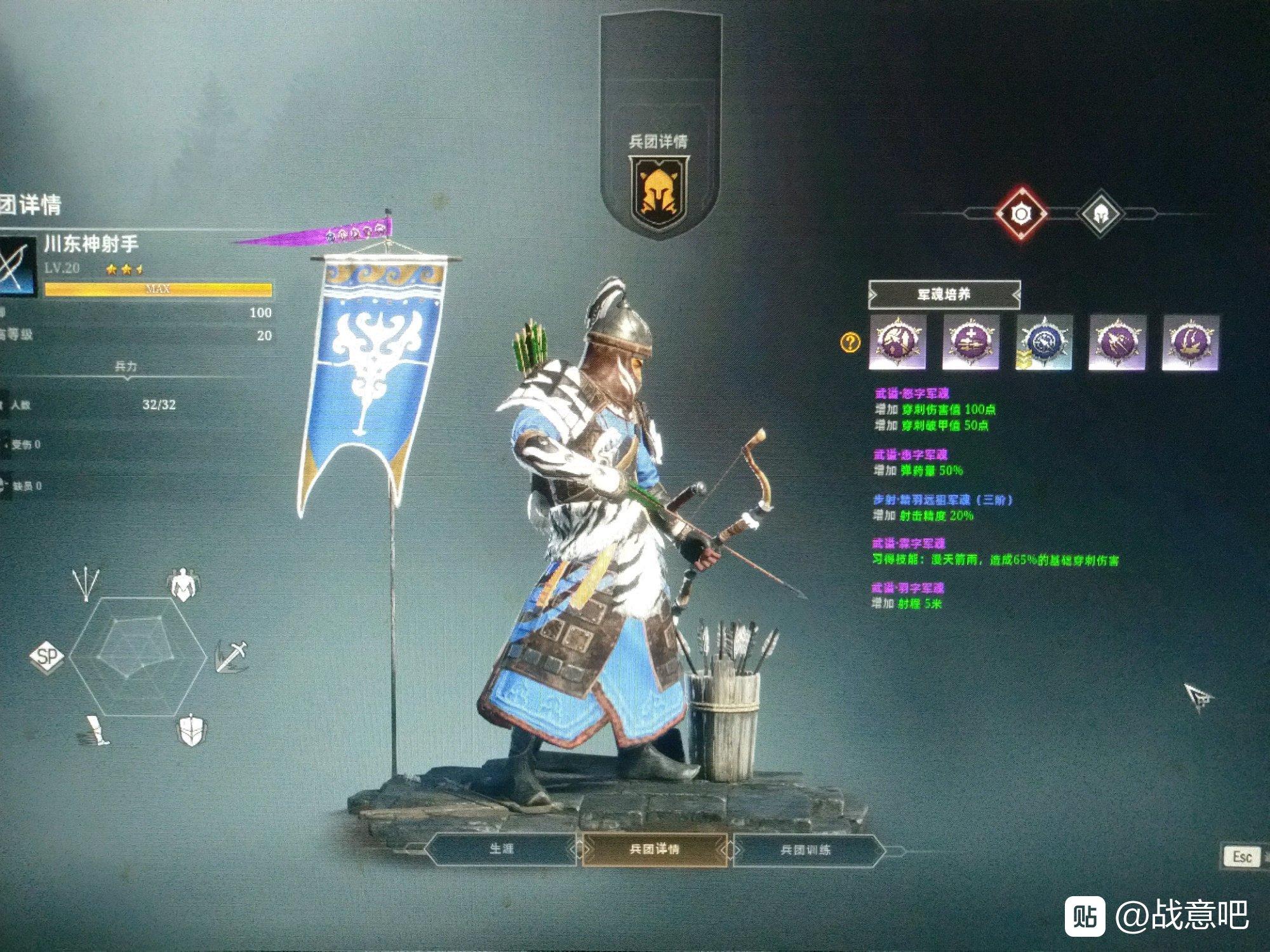Choose the blue ranked accuracy soul slot
This screenshot has height=952, width=1270.
pyautogui.click(x=1043, y=343)
